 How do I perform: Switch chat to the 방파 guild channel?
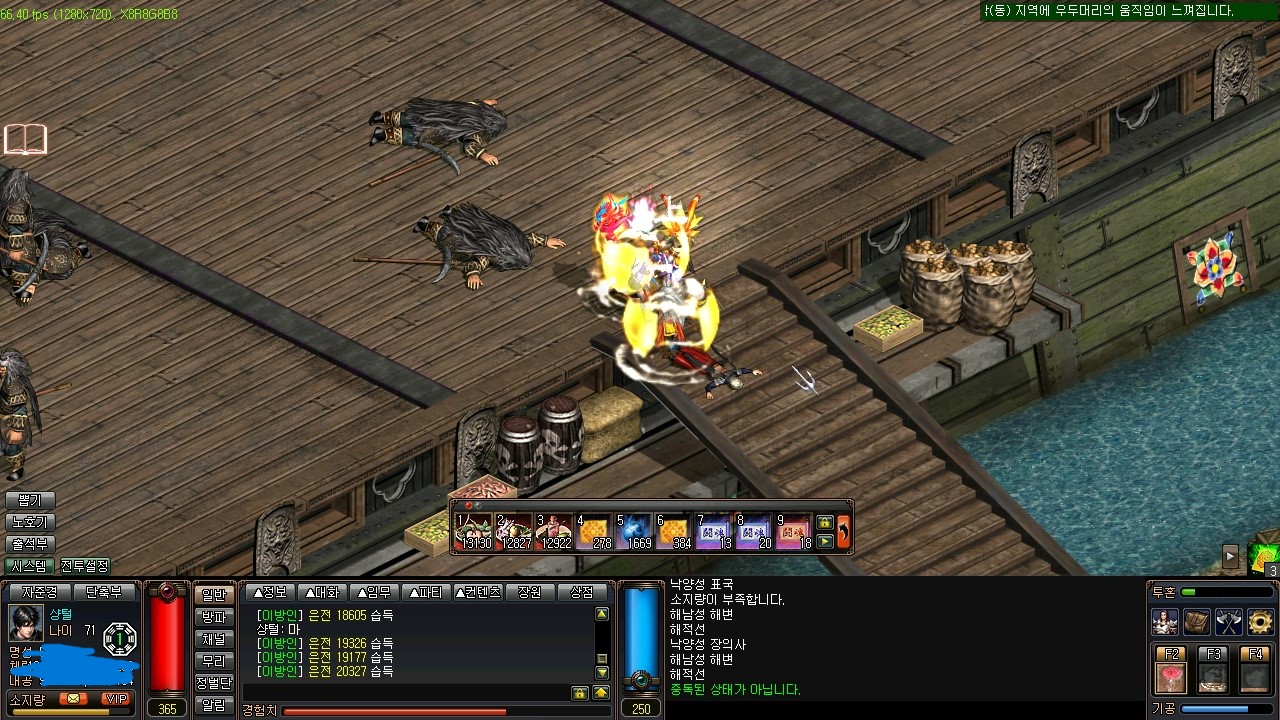214,617
